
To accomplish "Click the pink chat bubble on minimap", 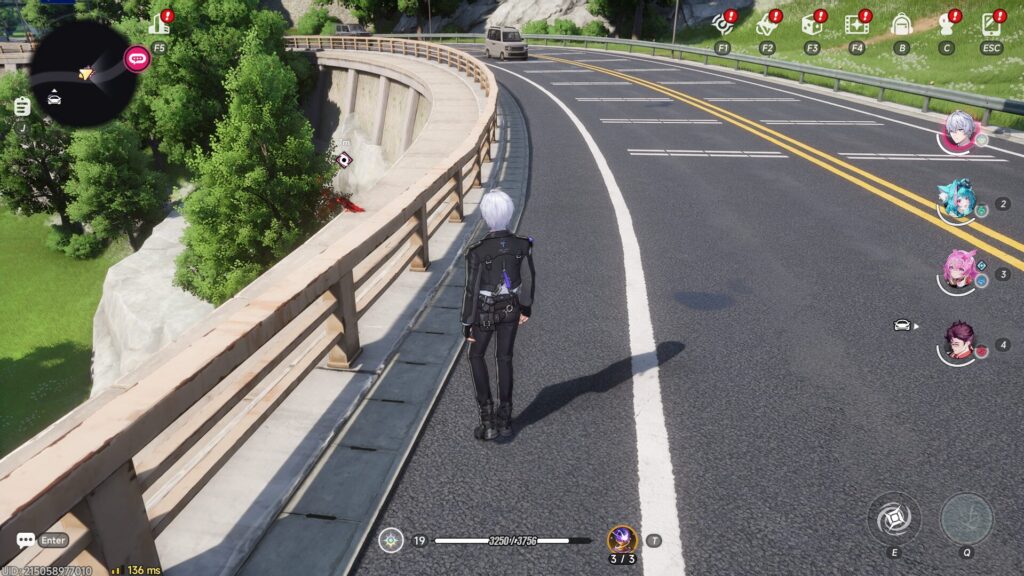I will (137, 58).
